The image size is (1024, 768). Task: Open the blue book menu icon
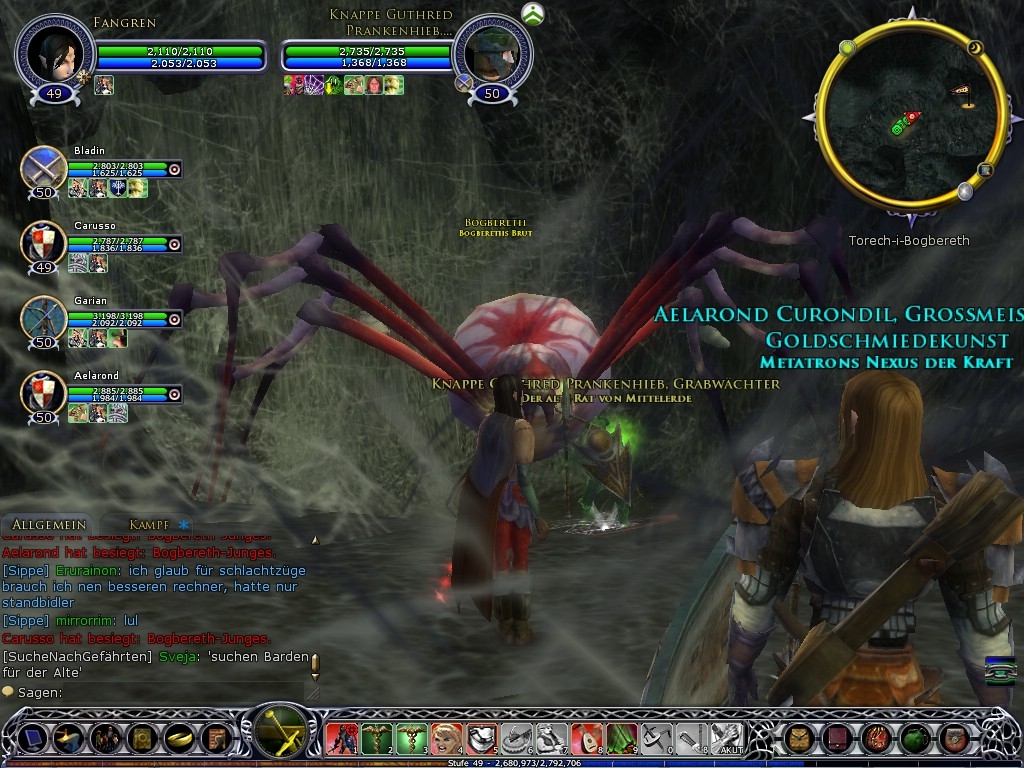(x=33, y=738)
